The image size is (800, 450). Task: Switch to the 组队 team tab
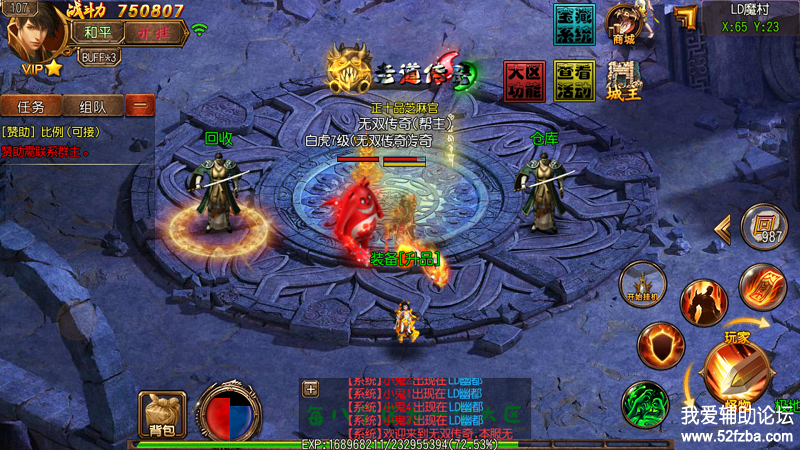tap(93, 106)
